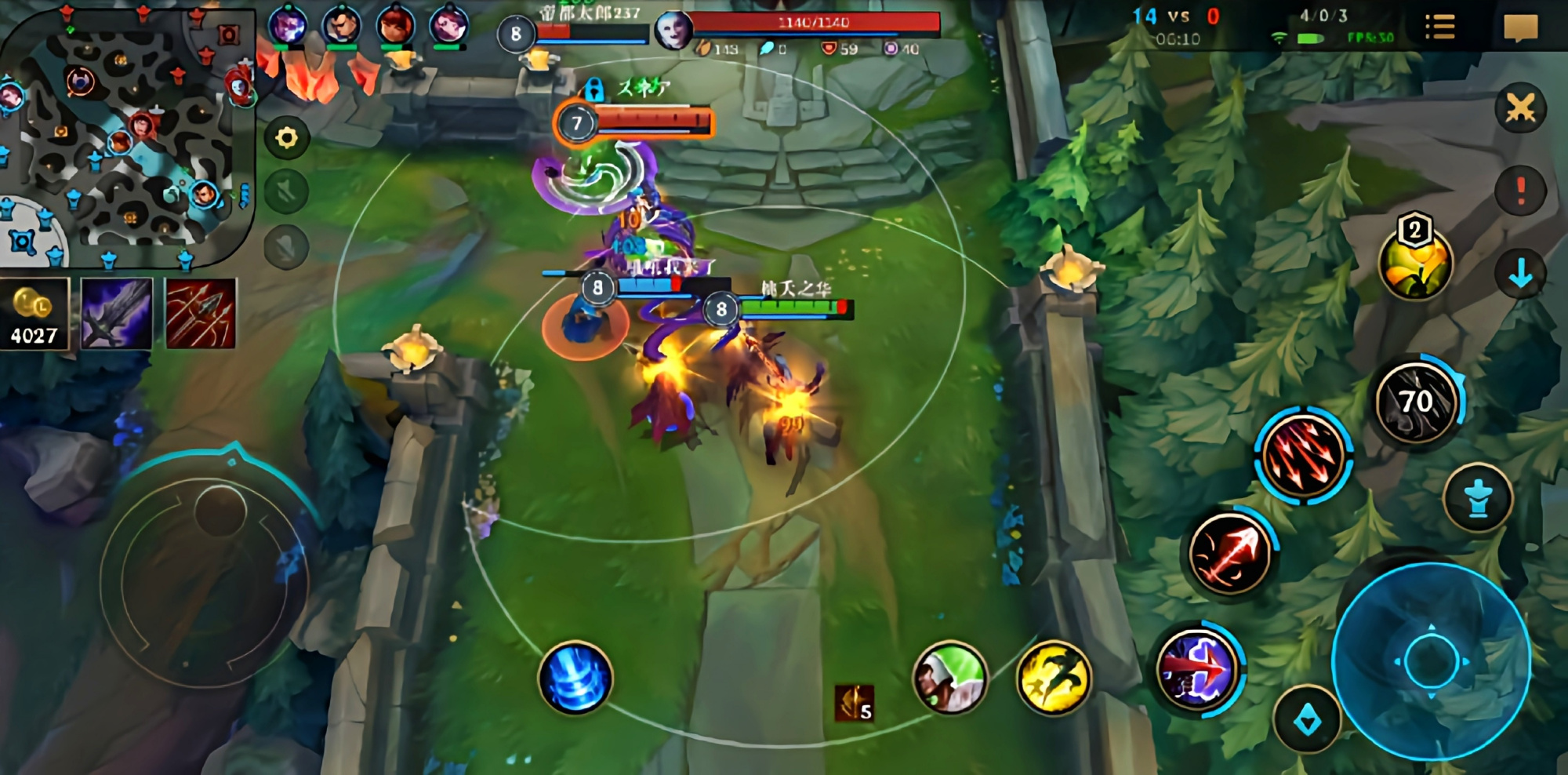This screenshot has height=775, width=1568.
Task: Cast the single red arrow ability
Action: [x=1230, y=553]
